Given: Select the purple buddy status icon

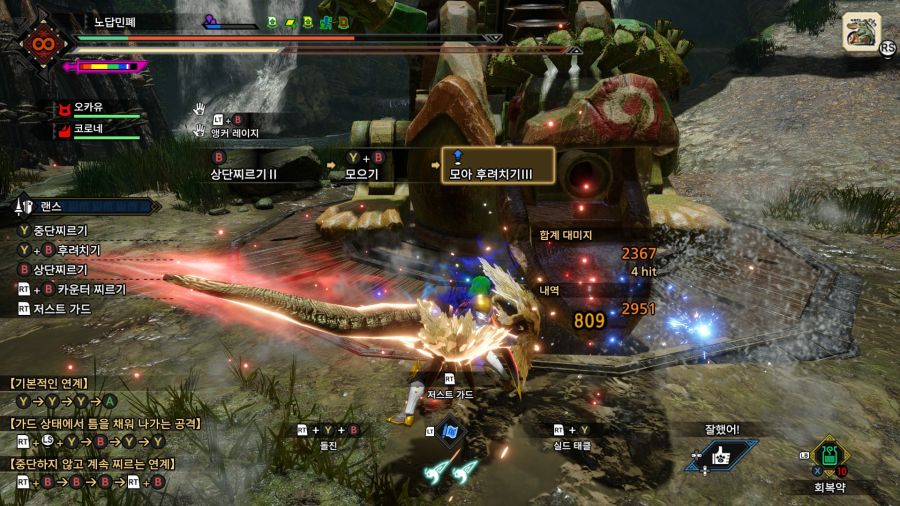Looking at the screenshot, I should (x=211, y=20).
